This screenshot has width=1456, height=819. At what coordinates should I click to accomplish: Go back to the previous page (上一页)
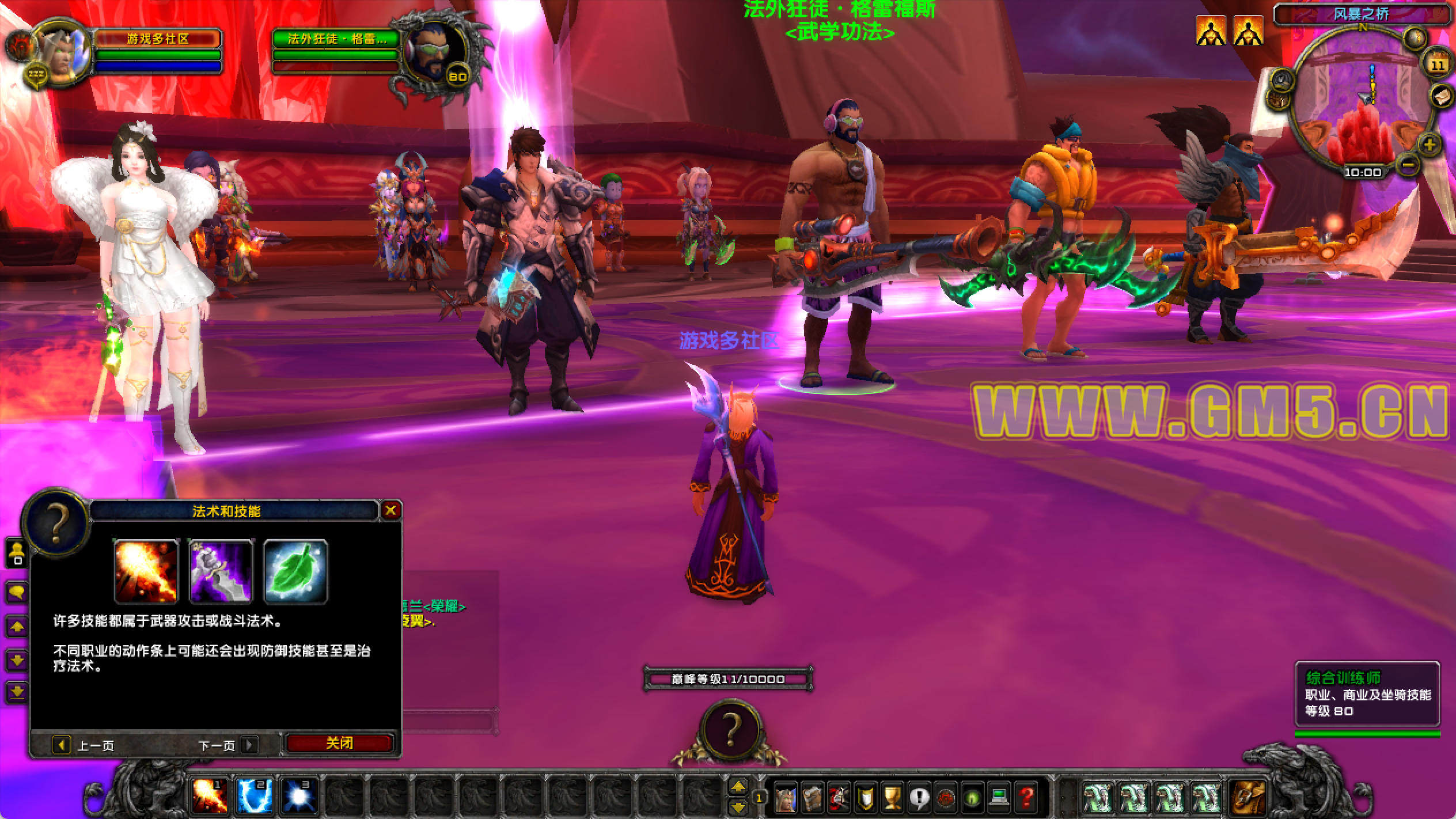pos(61,745)
